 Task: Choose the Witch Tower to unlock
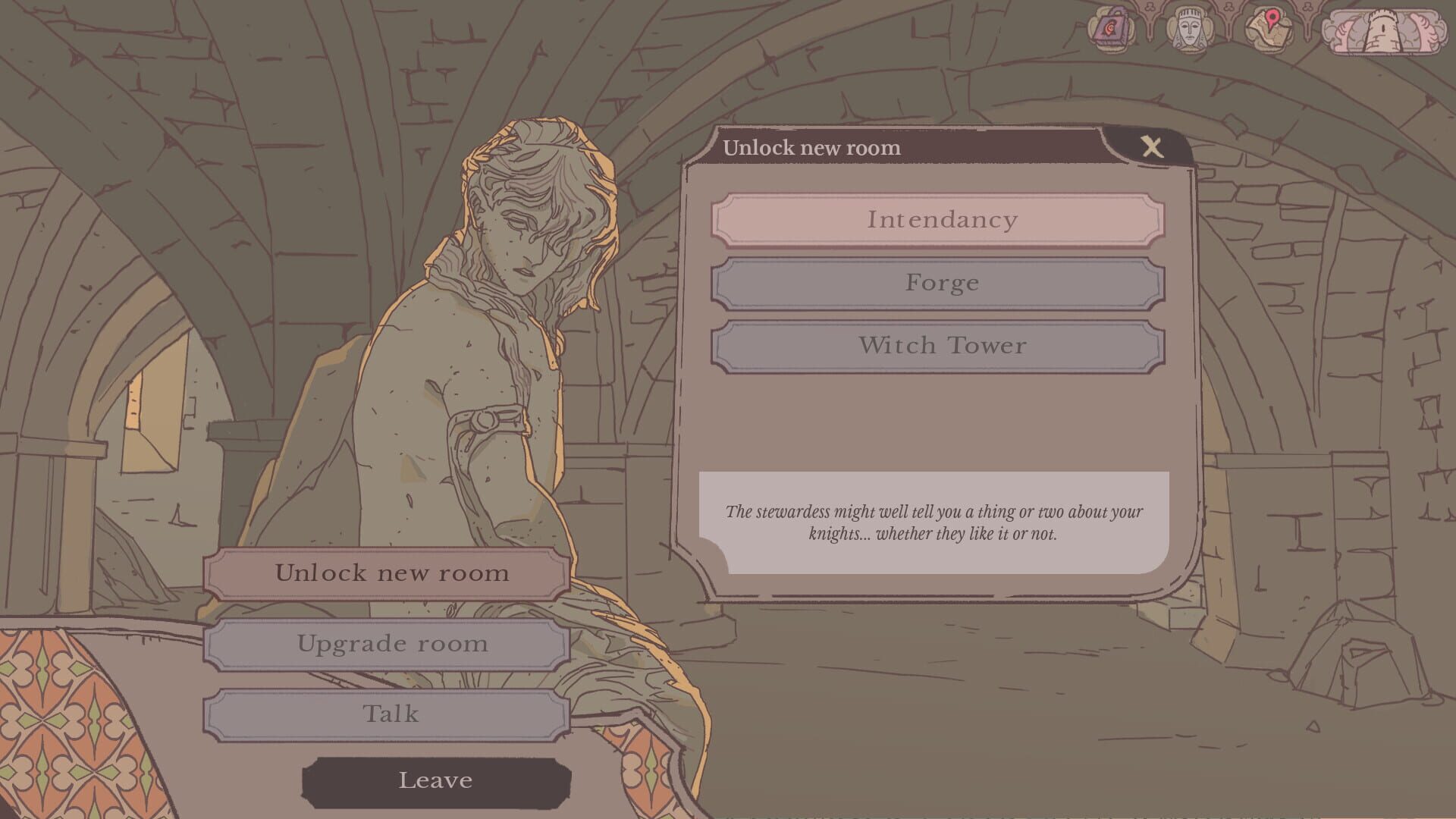pyautogui.click(x=940, y=346)
